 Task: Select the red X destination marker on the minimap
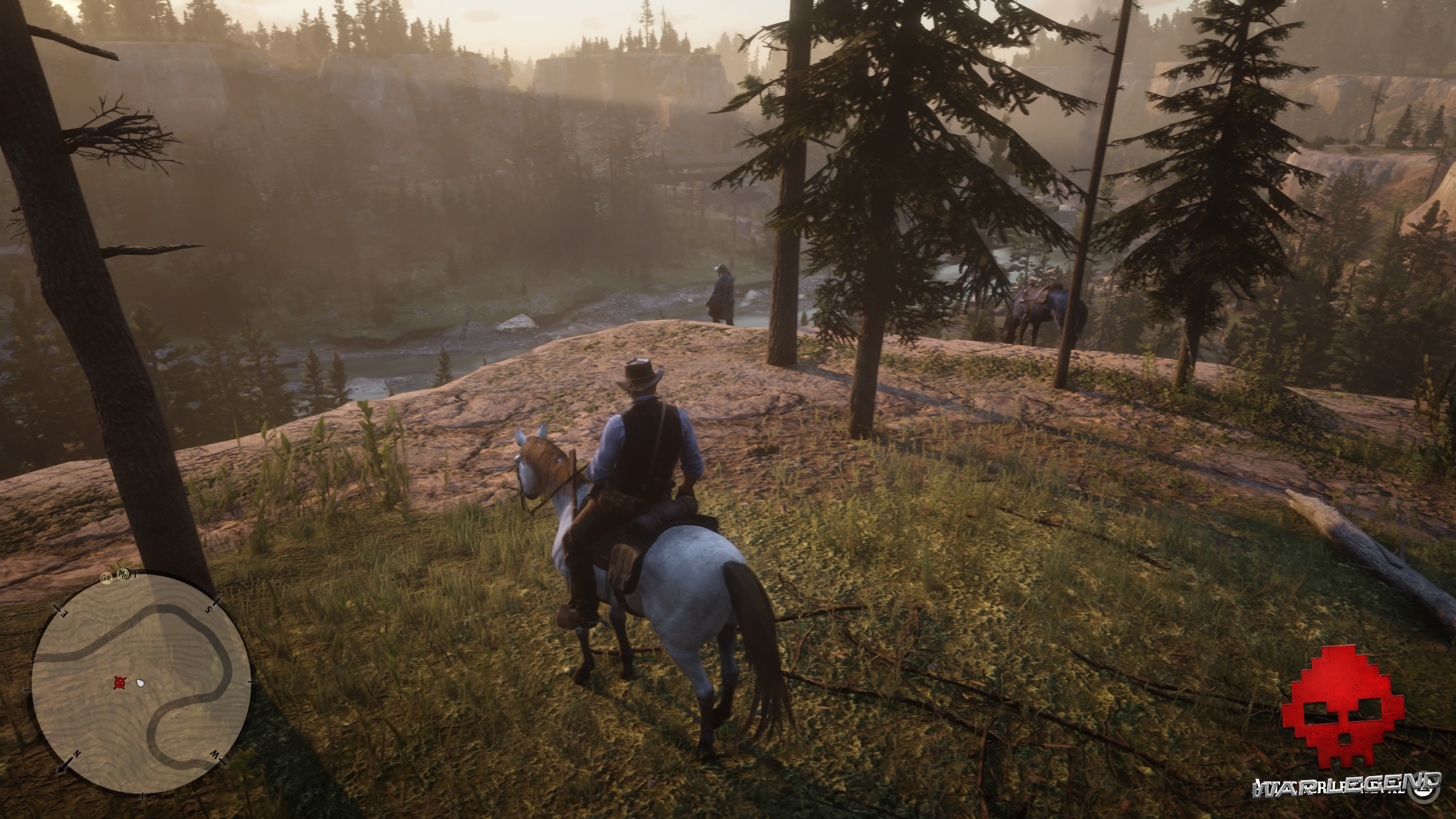pyautogui.click(x=120, y=682)
